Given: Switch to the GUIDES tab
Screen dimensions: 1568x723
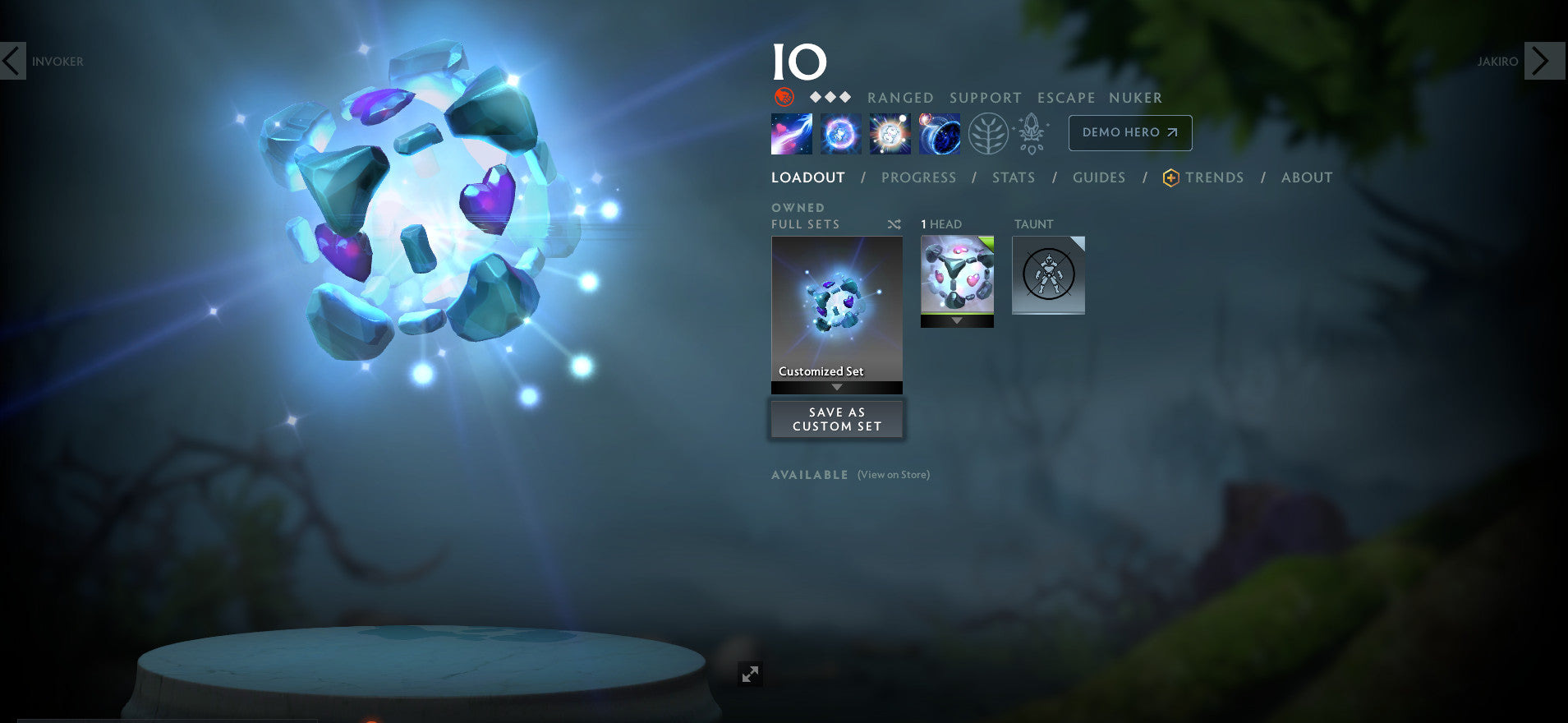Looking at the screenshot, I should 1099,177.
